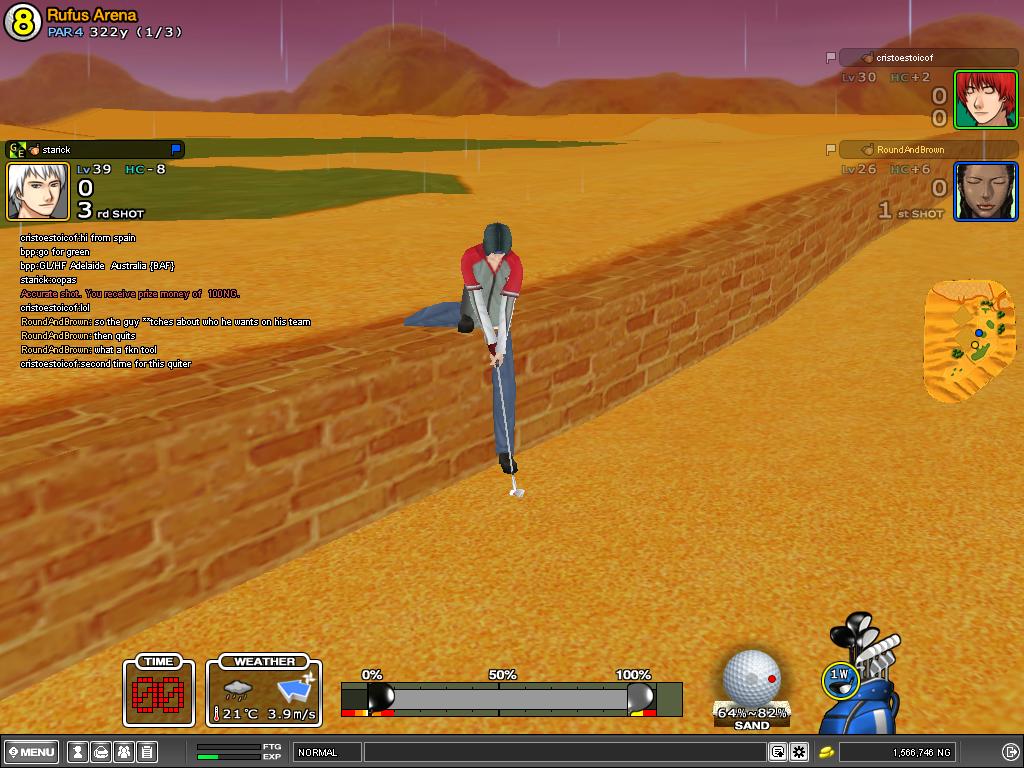Click the hat-shaped icon in bottom bar
The height and width of the screenshot is (768, 1024).
point(100,752)
